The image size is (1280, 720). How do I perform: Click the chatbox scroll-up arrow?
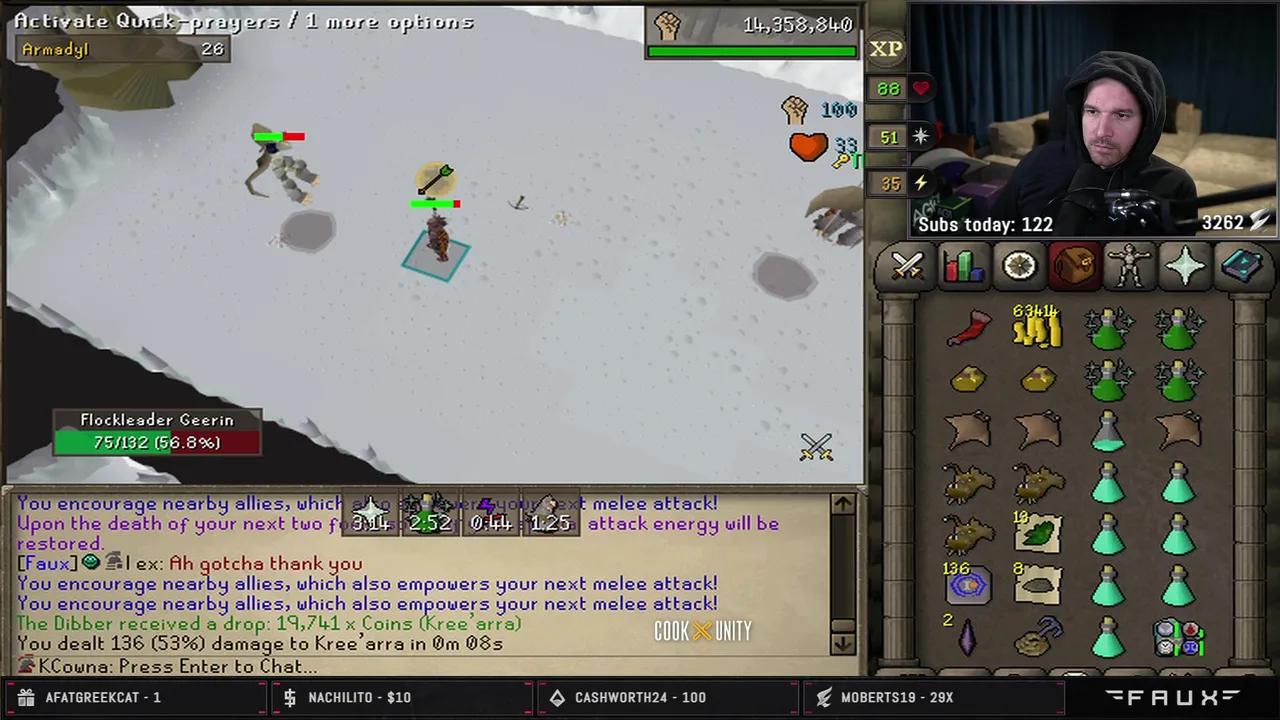841,504
